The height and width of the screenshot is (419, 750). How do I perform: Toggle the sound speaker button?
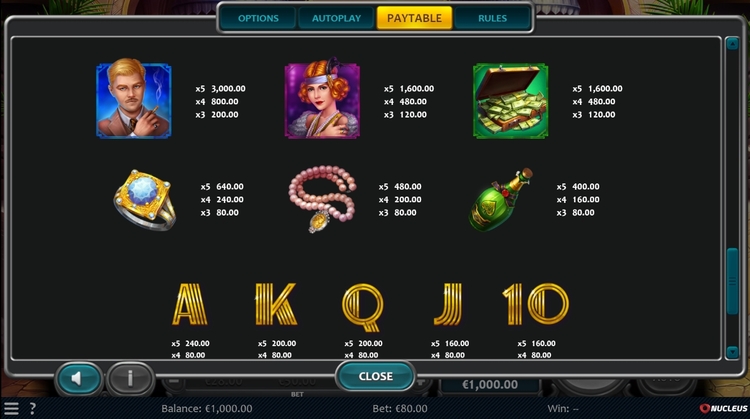[x=77, y=378]
